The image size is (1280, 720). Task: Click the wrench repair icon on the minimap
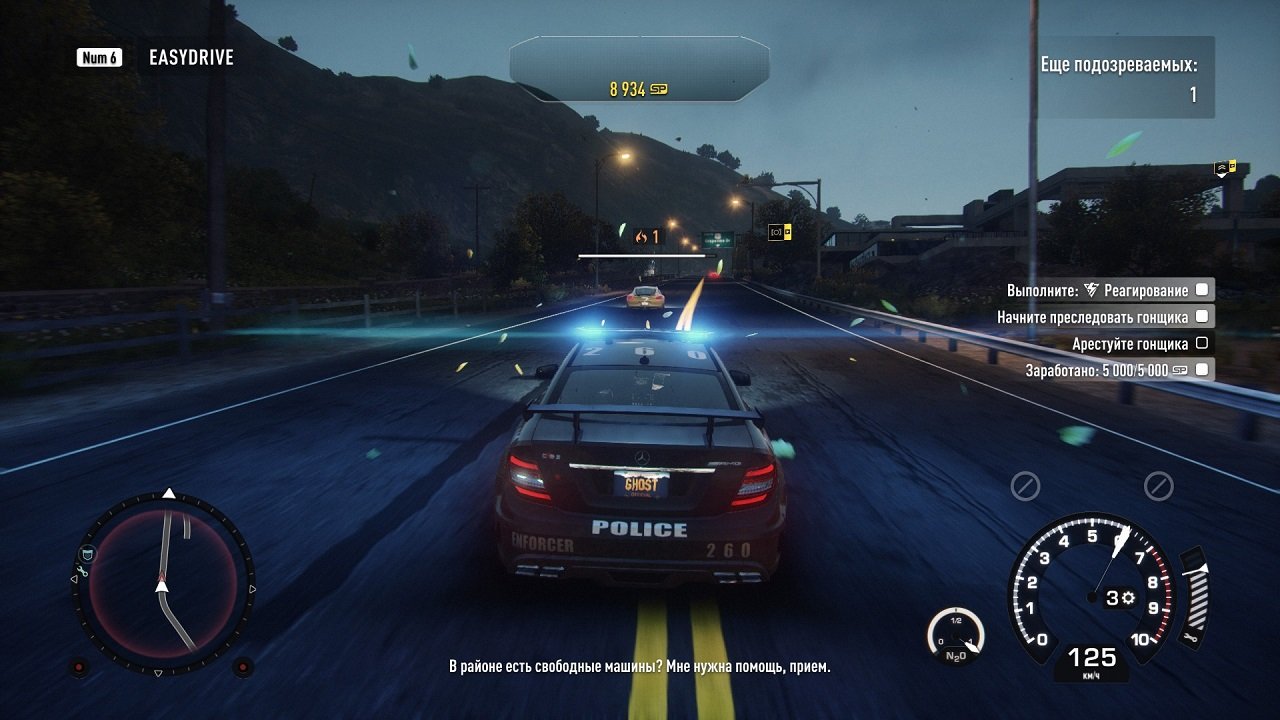82,571
